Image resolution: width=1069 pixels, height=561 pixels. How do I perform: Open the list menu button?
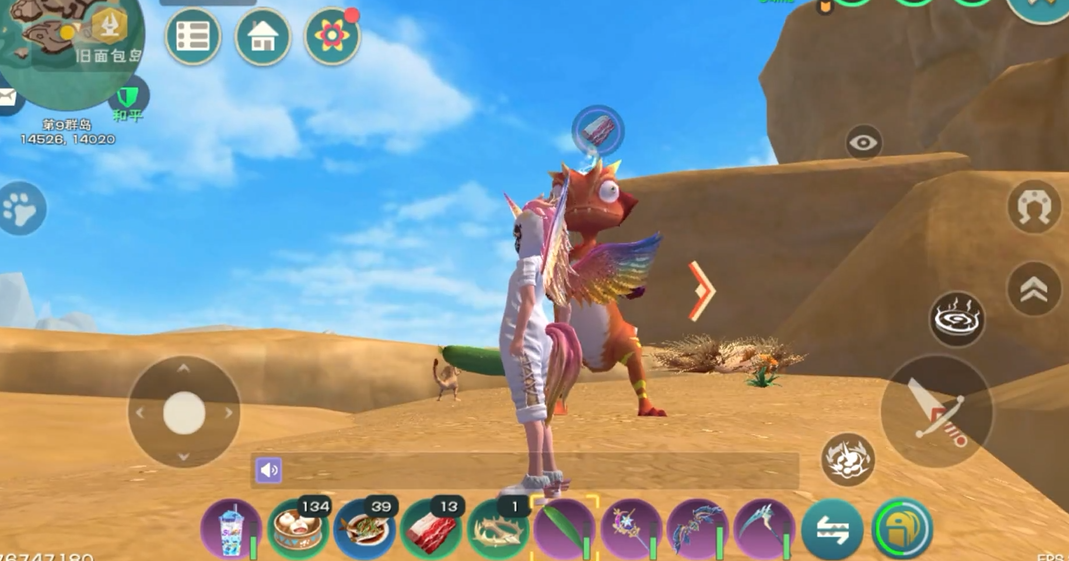tap(193, 37)
